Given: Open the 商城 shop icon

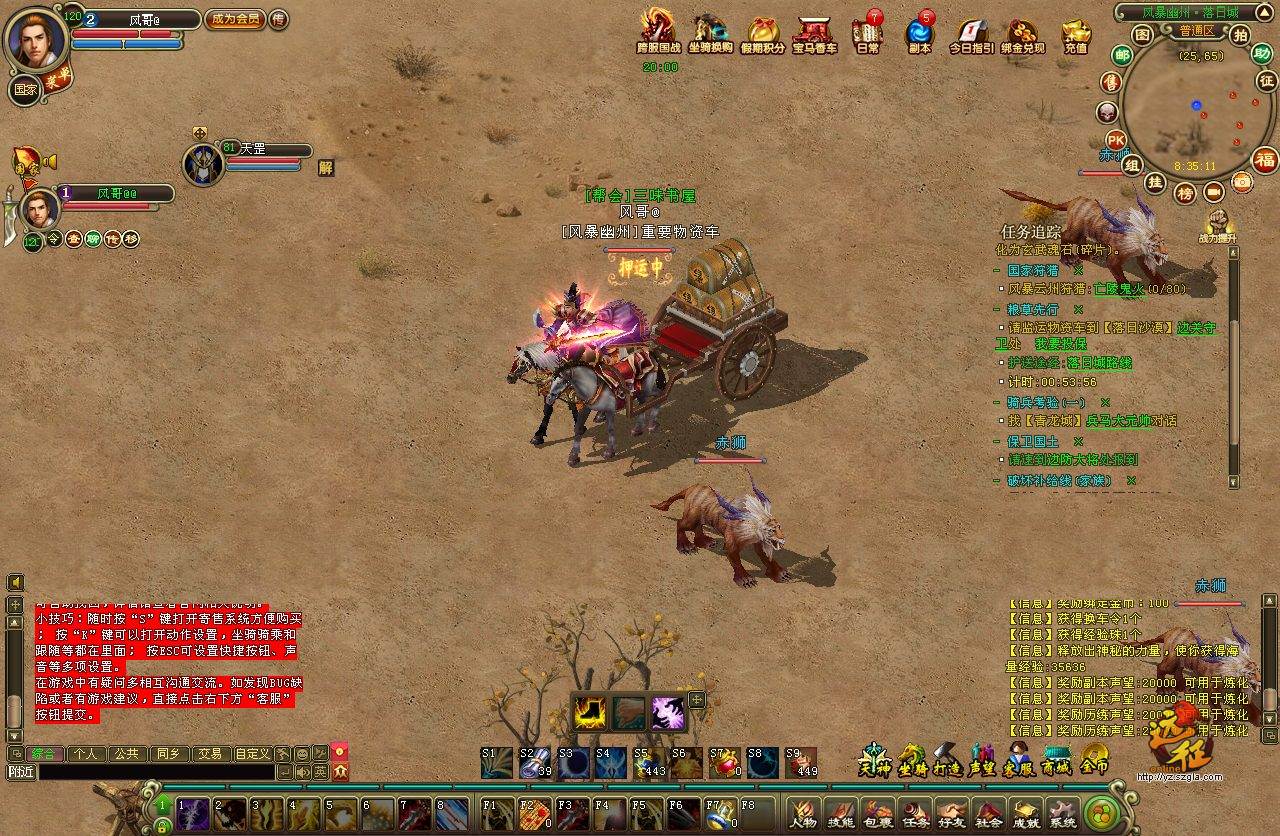Looking at the screenshot, I should pos(1056,760).
